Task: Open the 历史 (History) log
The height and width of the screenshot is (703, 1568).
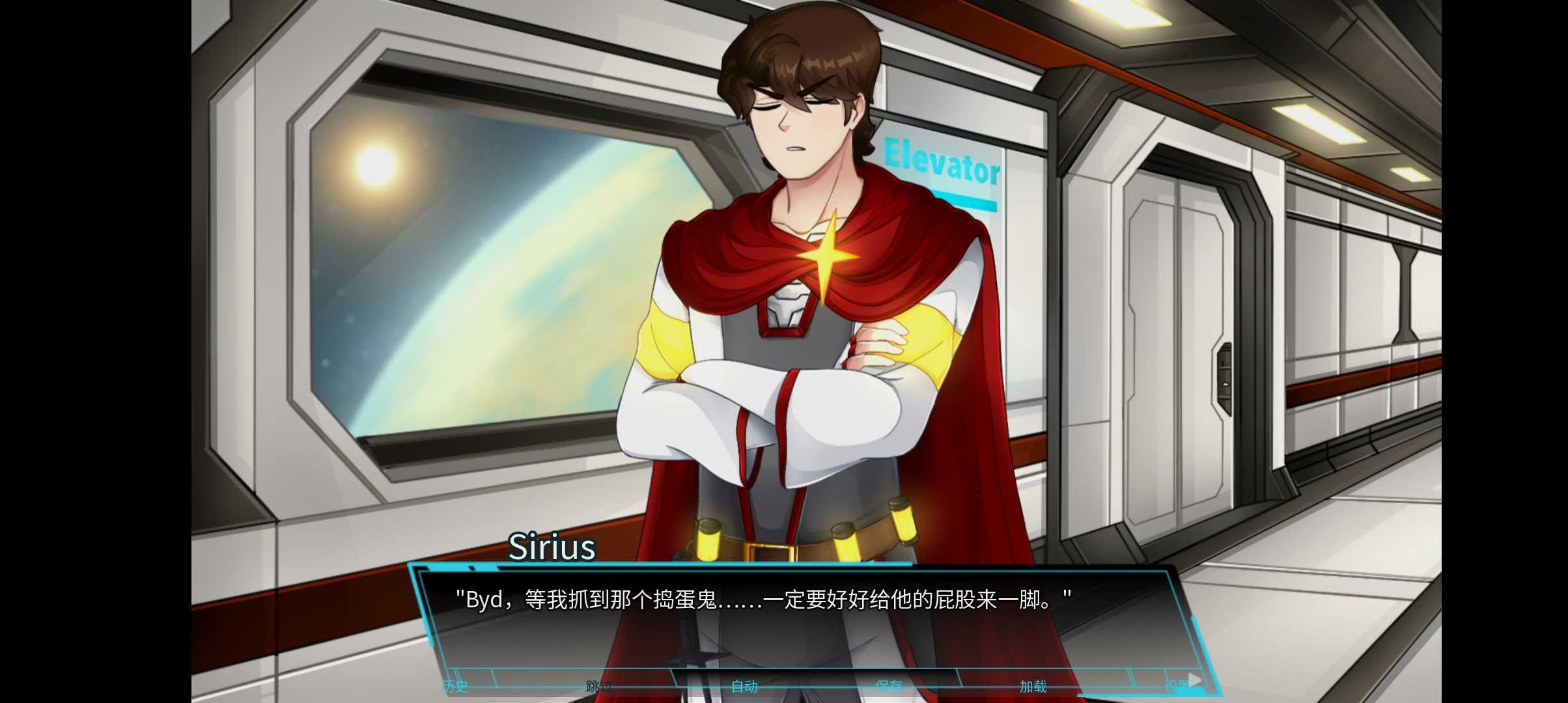Action: pyautogui.click(x=455, y=686)
